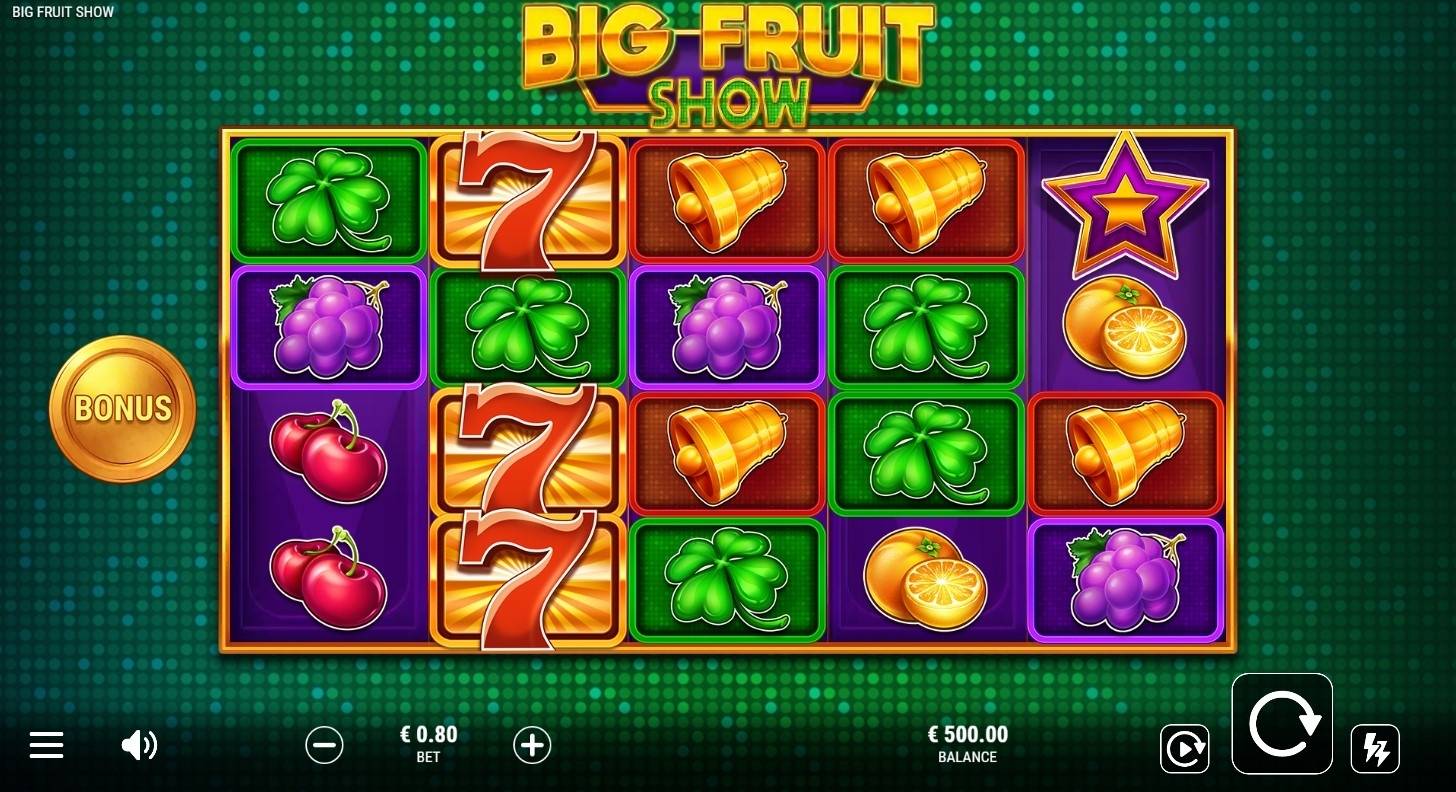Mute the game sound
Viewport: 1456px width, 792px height.
pos(140,745)
